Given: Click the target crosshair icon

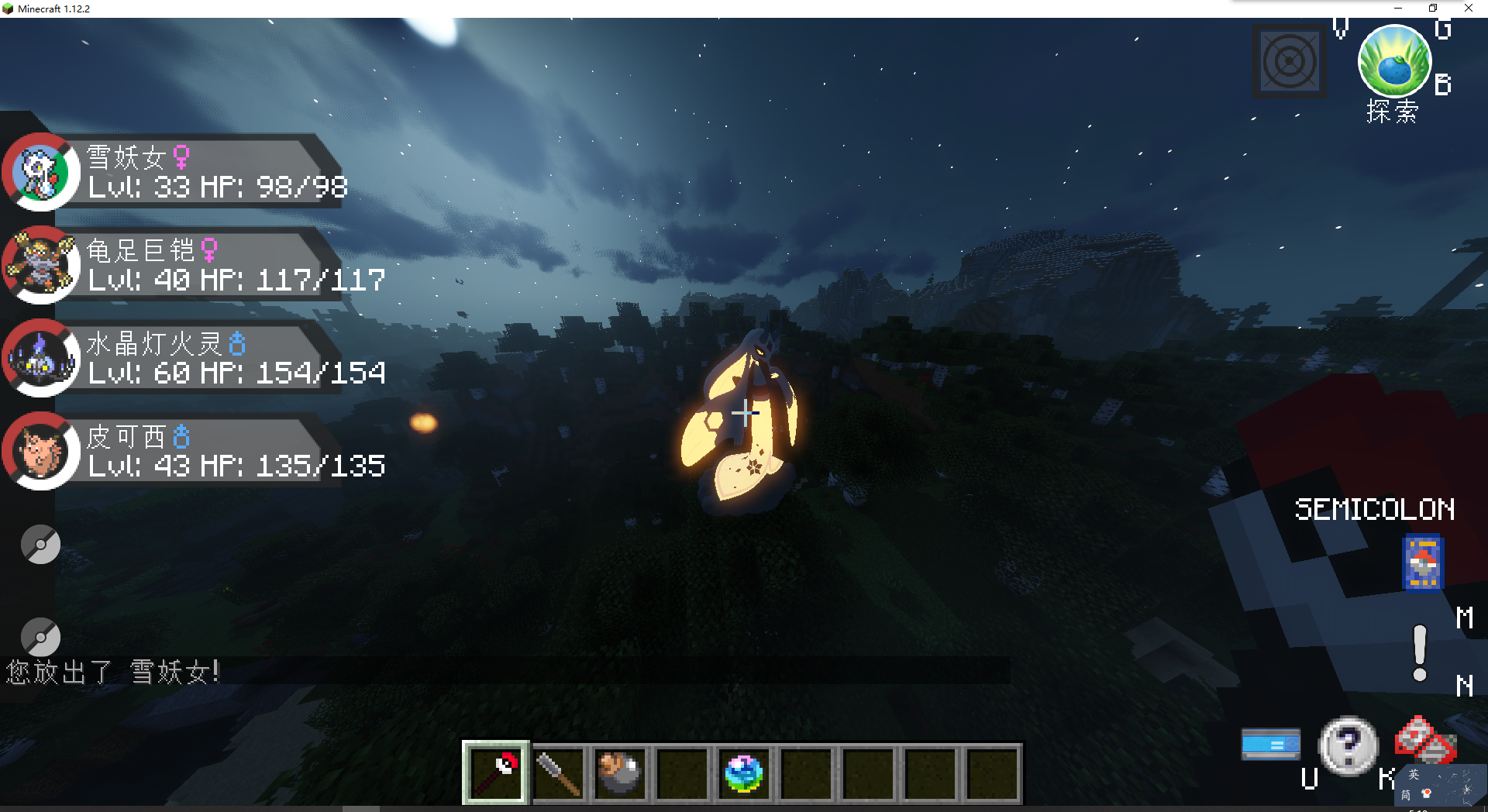Looking at the screenshot, I should click(x=1290, y=62).
